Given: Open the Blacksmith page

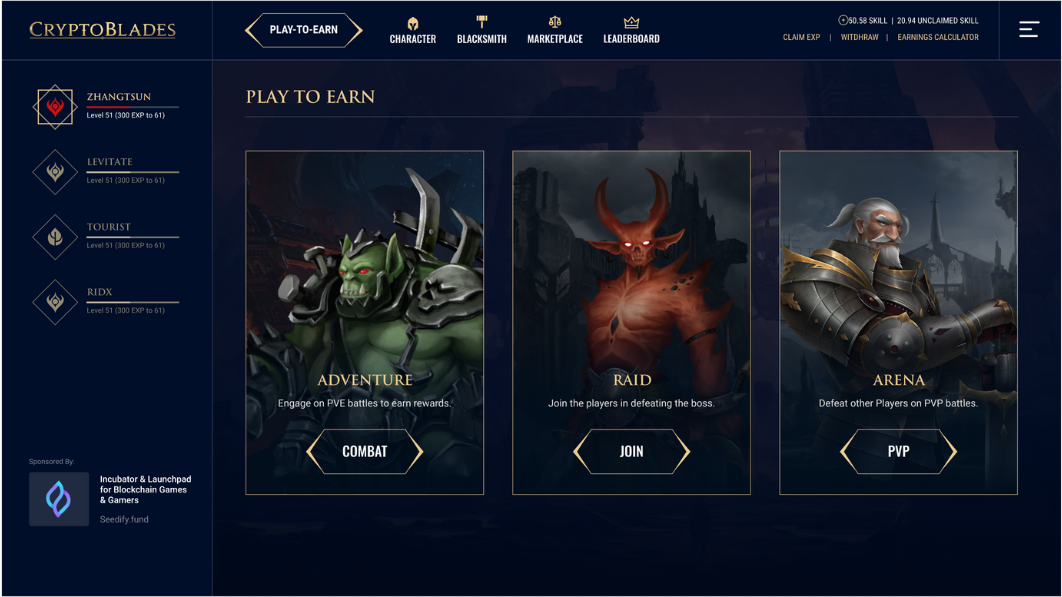Looking at the screenshot, I should click(481, 31).
